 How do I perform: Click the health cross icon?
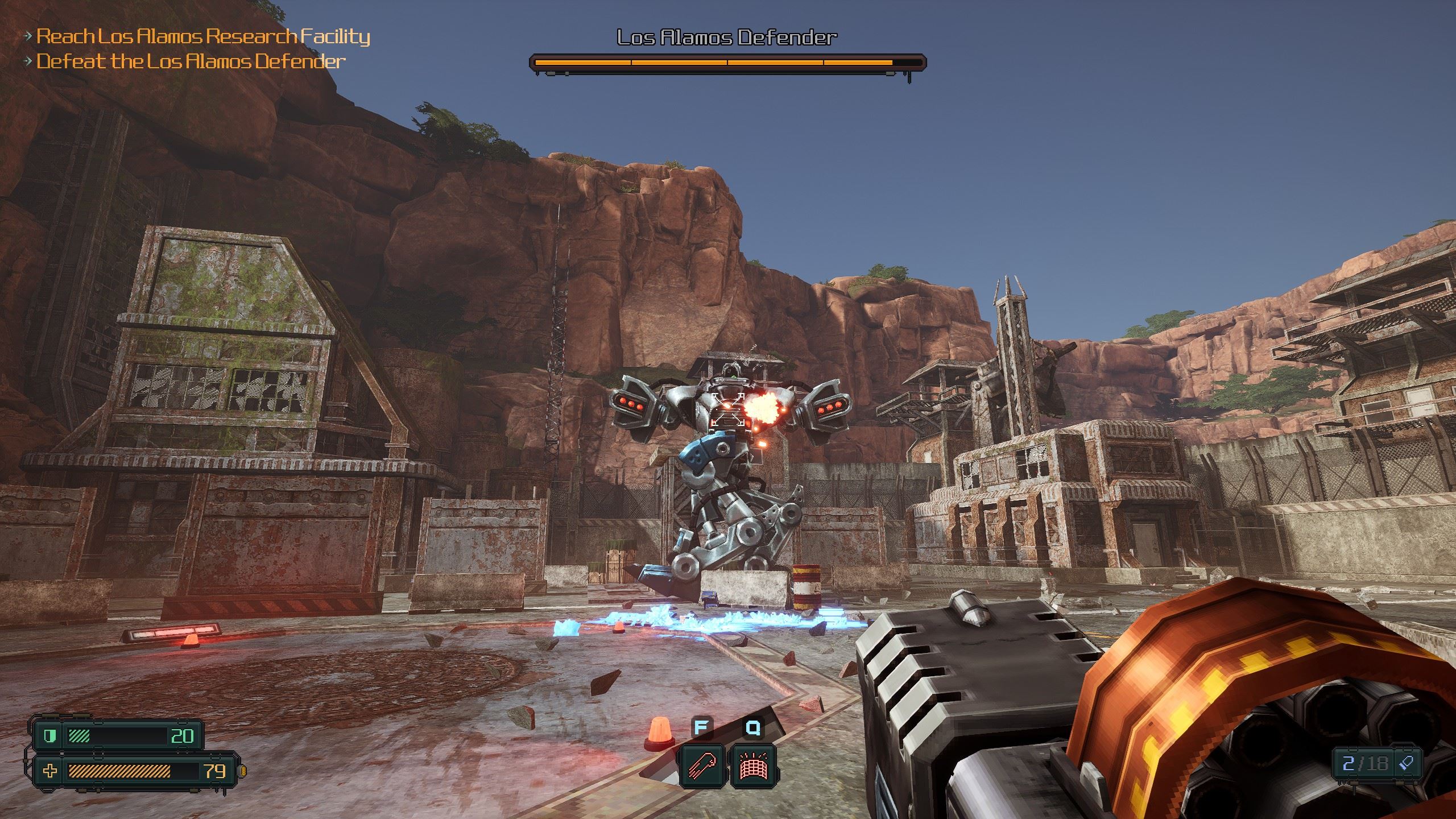coord(50,771)
